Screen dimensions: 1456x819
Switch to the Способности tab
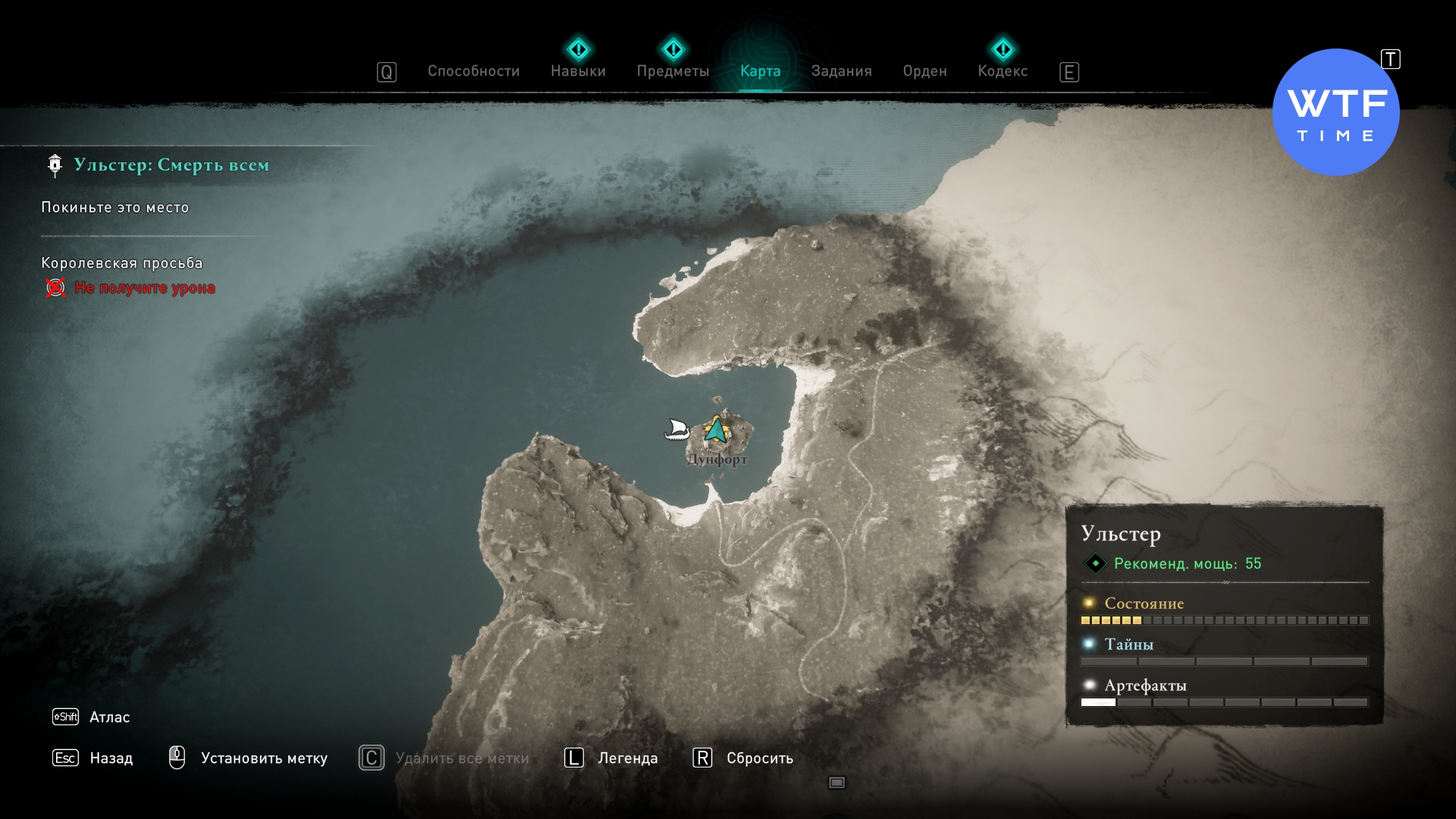coord(473,71)
